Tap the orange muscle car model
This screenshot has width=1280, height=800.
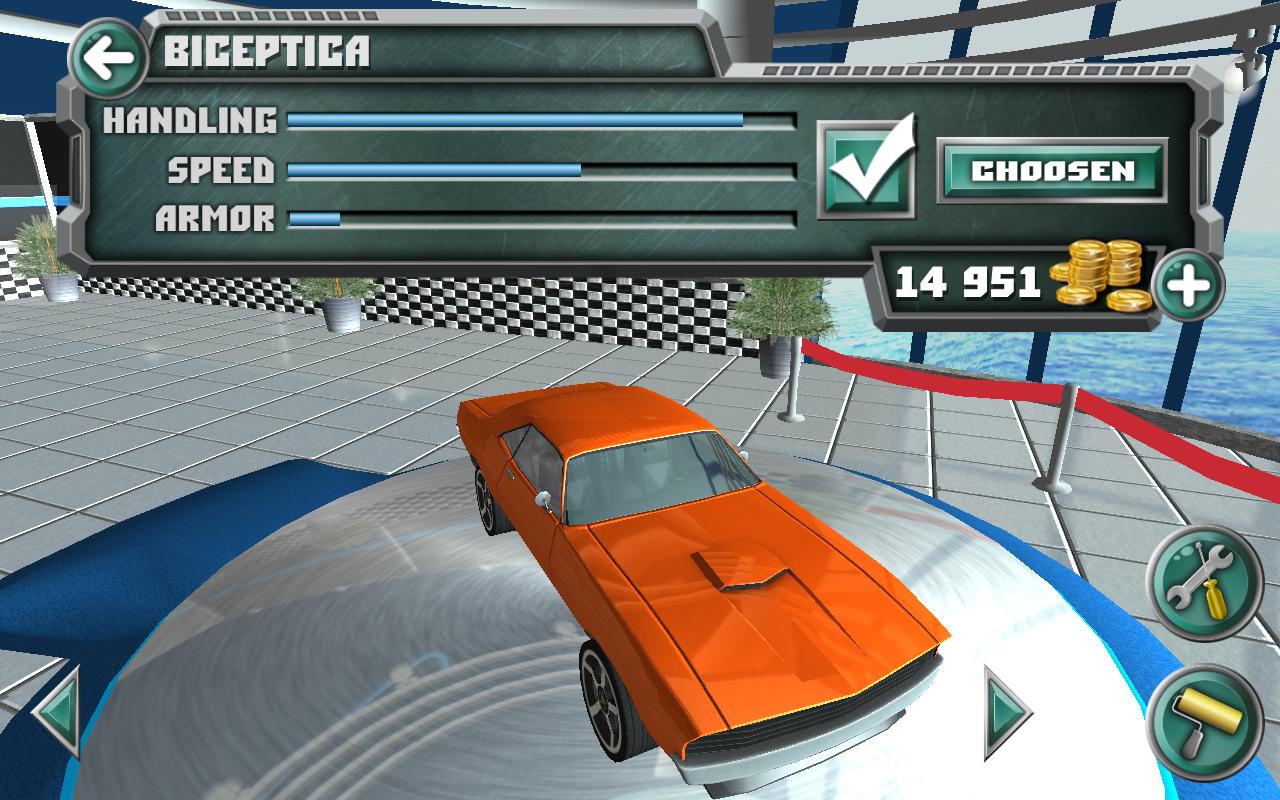pyautogui.click(x=700, y=580)
